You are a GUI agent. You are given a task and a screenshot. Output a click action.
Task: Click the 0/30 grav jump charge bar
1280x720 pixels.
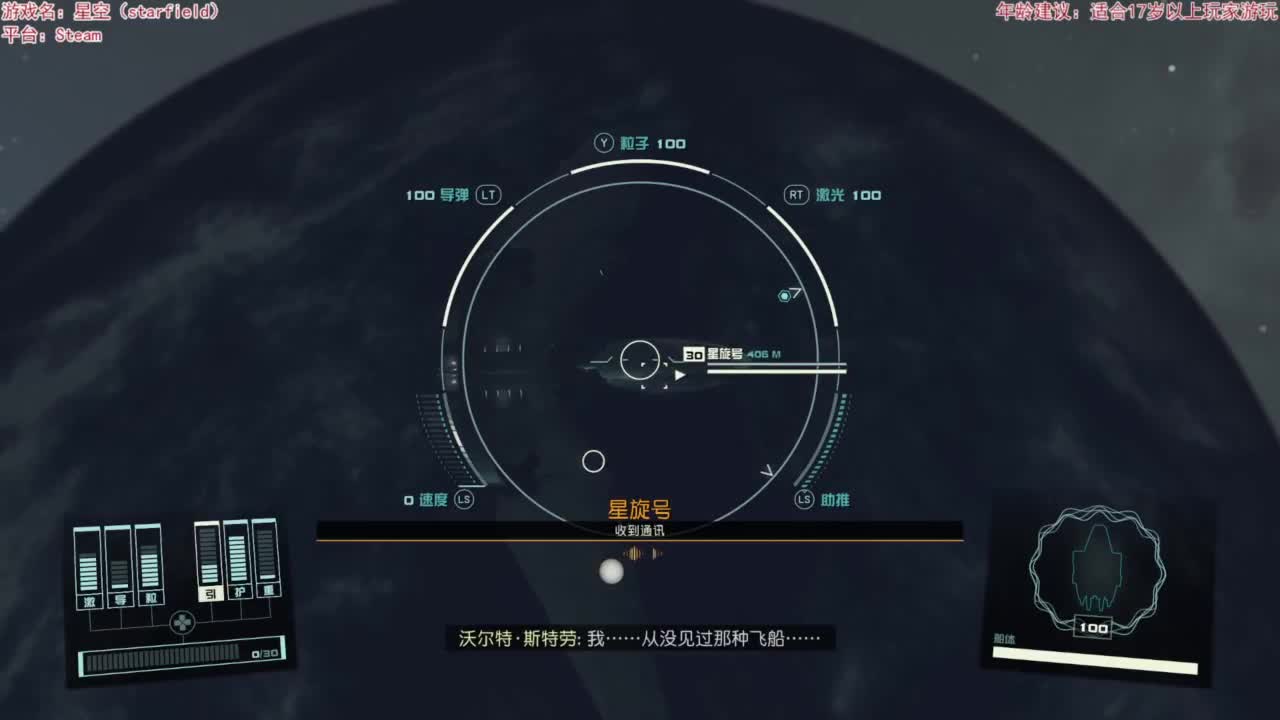tap(180, 657)
